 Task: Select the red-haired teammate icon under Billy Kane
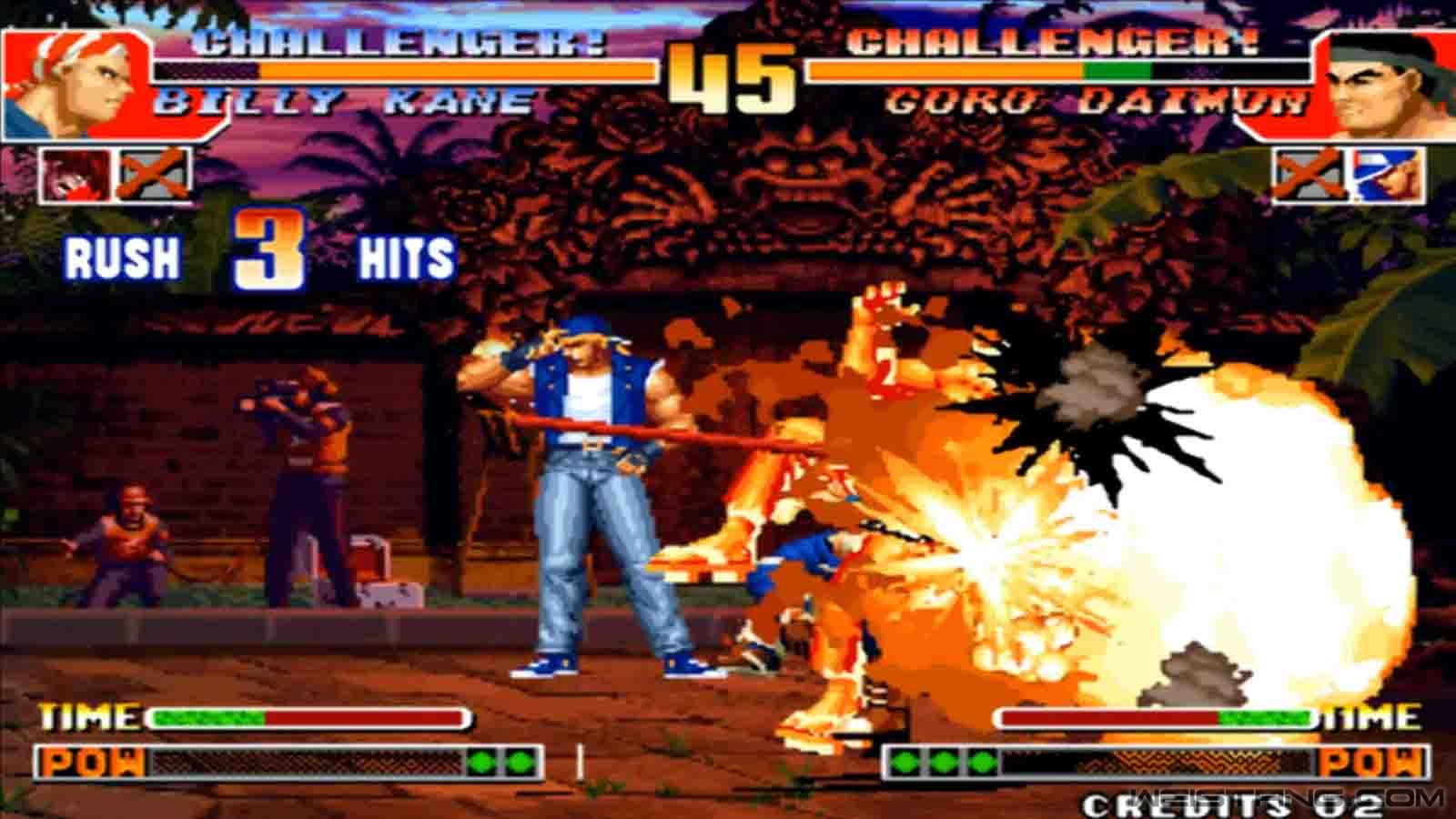[76, 175]
